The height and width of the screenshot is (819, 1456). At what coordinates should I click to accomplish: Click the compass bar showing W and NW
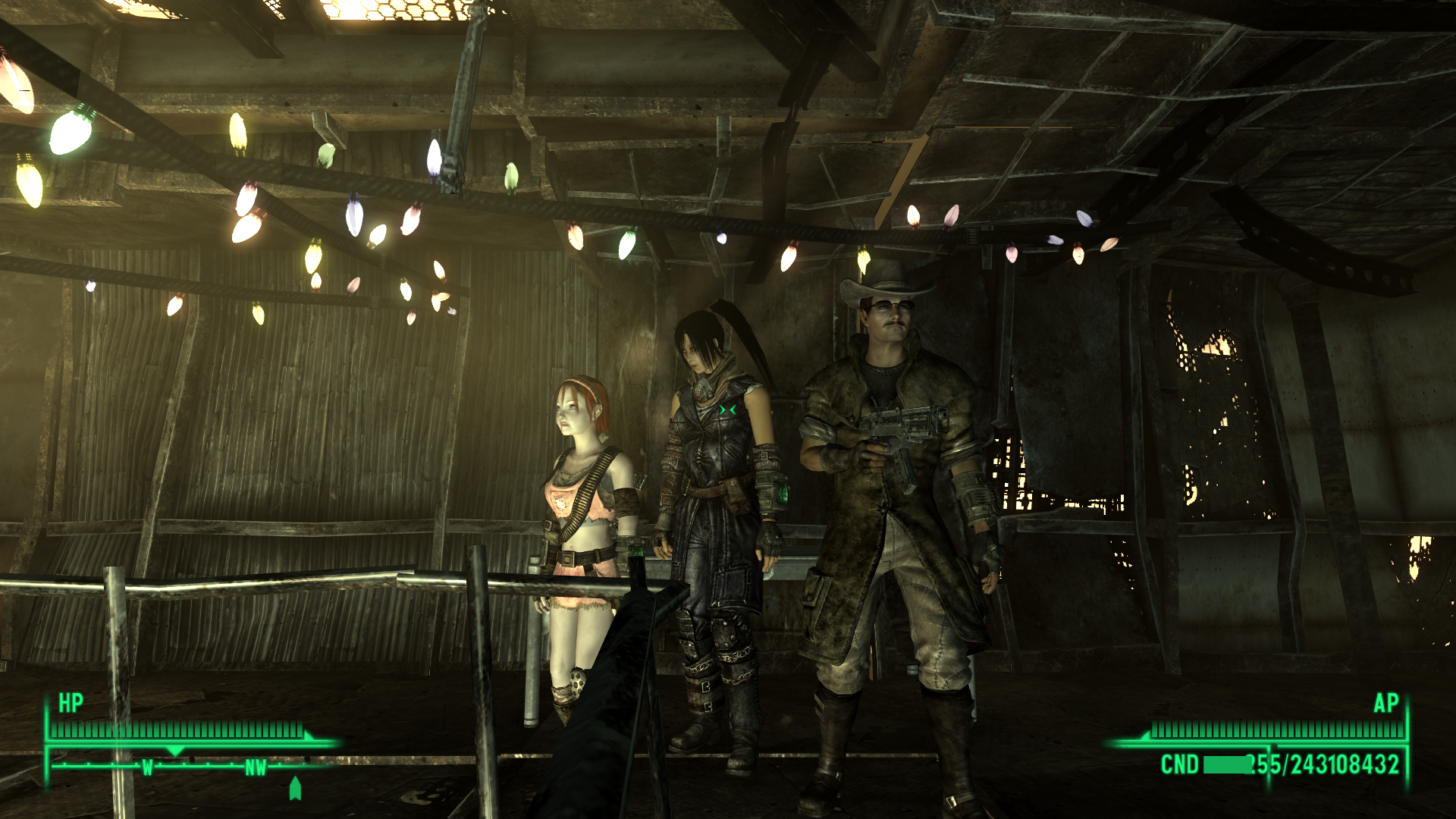coord(190,767)
